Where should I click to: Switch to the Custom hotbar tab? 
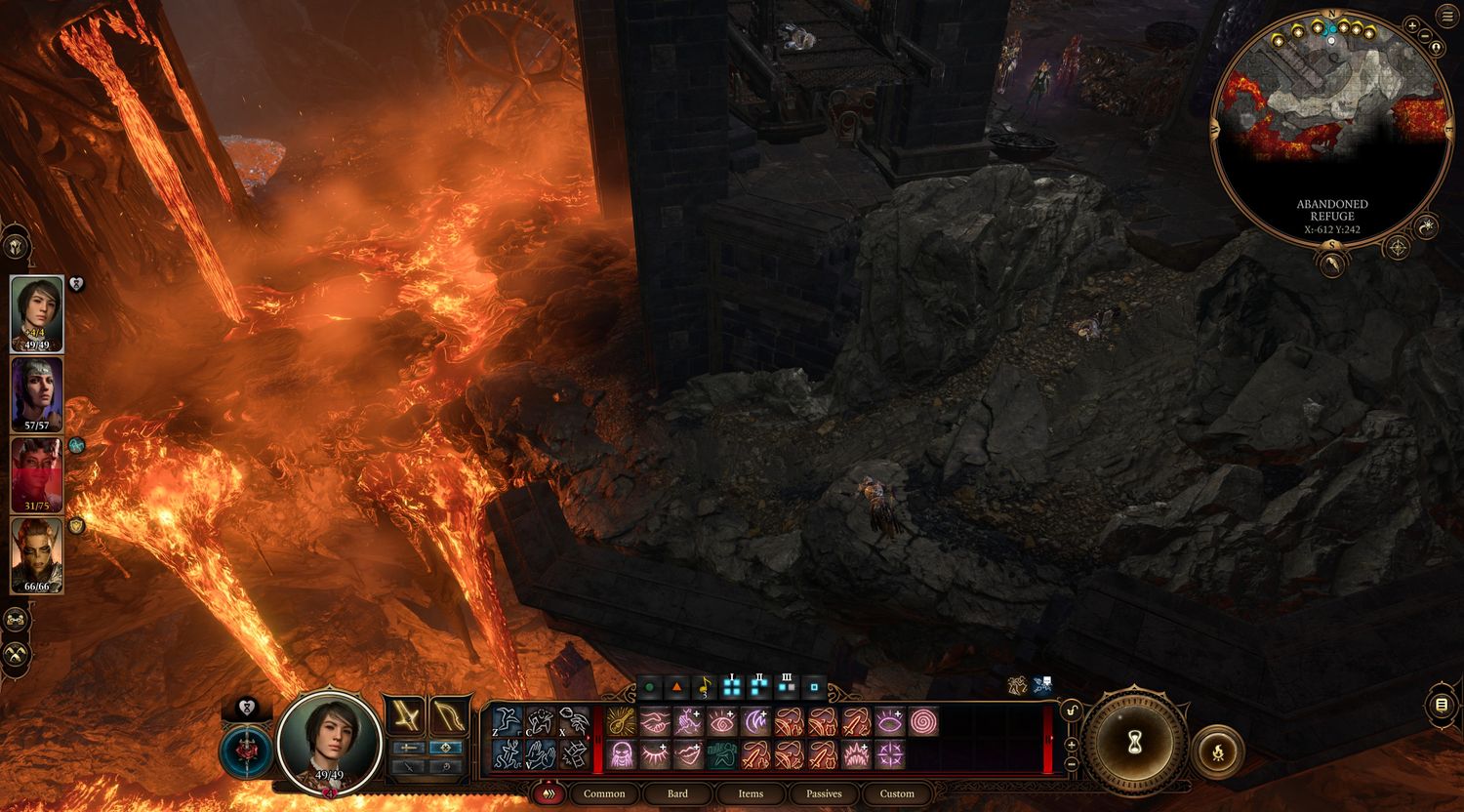(x=897, y=793)
